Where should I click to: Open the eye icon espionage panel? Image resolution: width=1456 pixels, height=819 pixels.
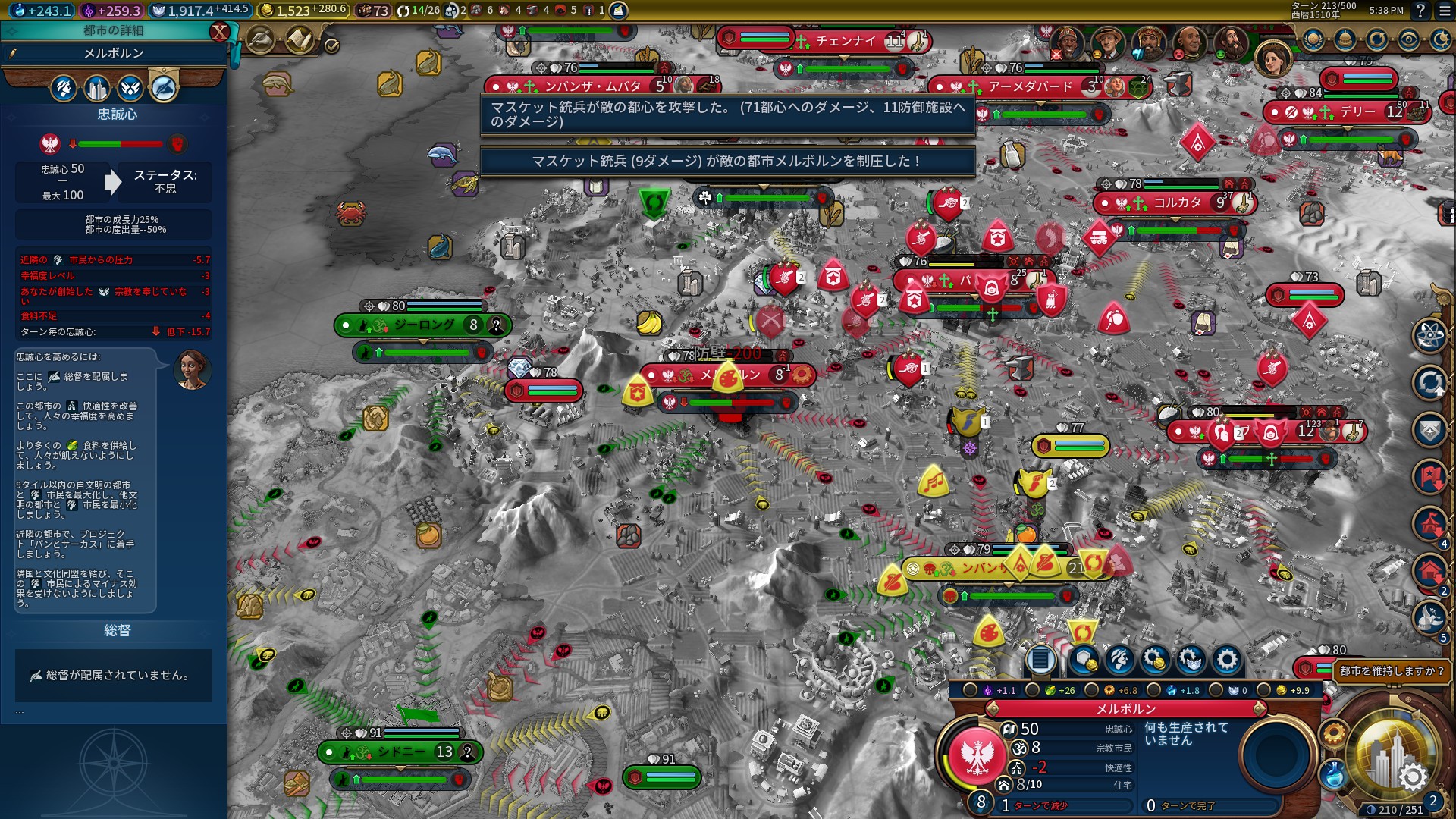(x=1409, y=39)
